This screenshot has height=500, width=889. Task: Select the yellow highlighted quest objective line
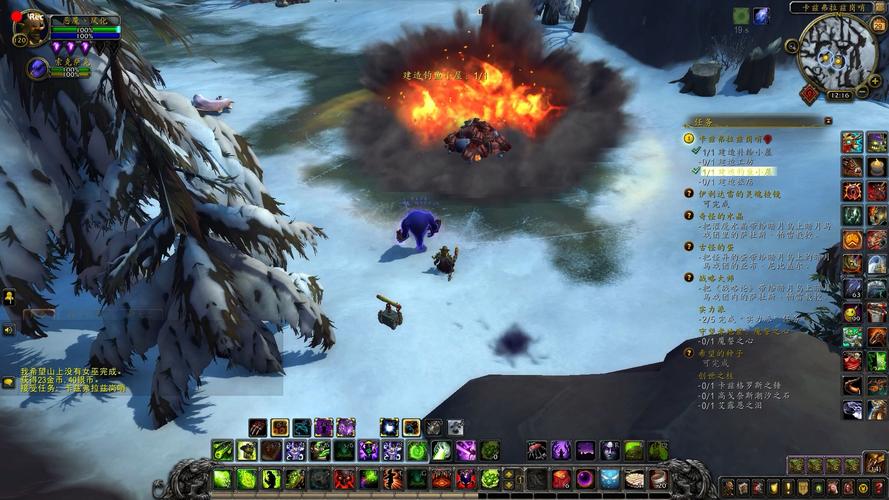738,171
